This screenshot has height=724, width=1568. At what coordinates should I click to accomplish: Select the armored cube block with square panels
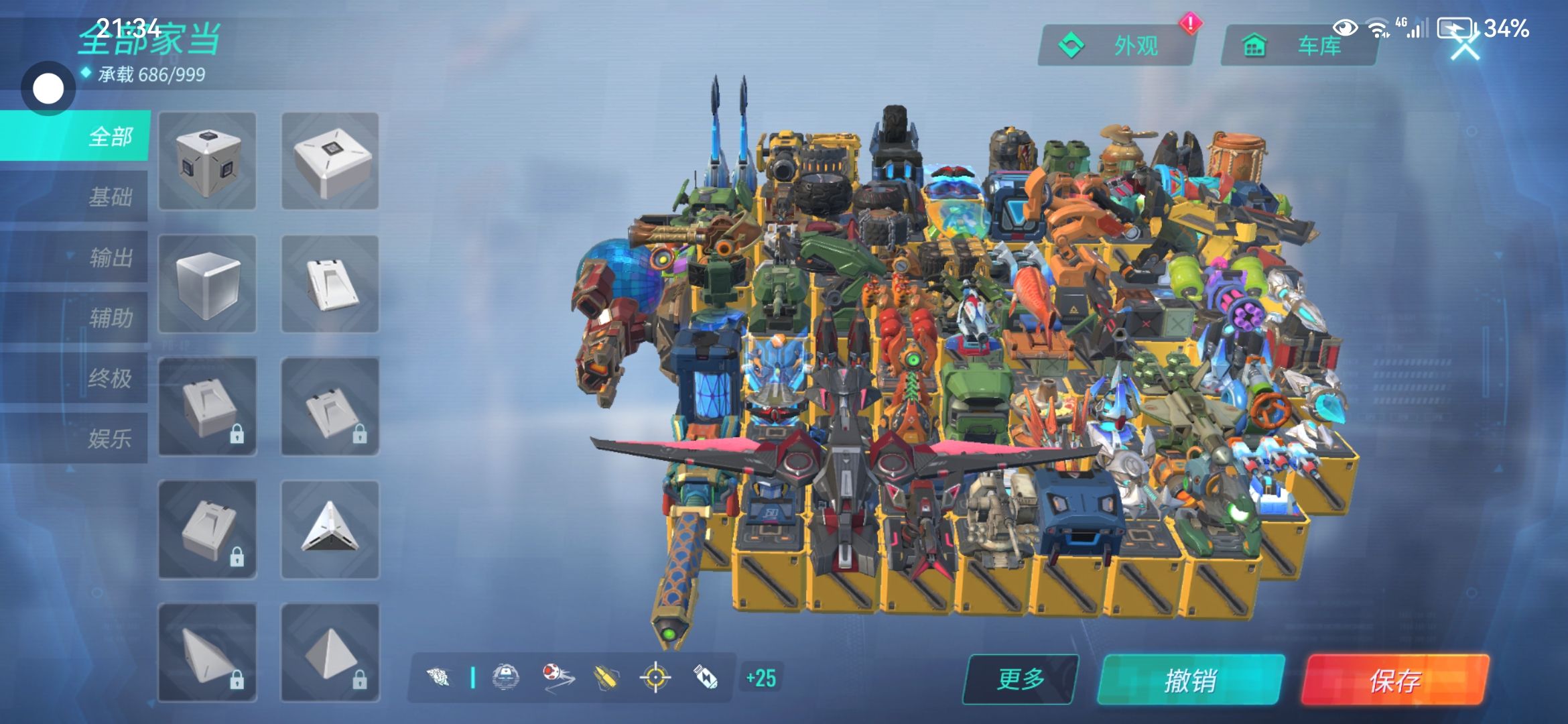click(x=207, y=161)
